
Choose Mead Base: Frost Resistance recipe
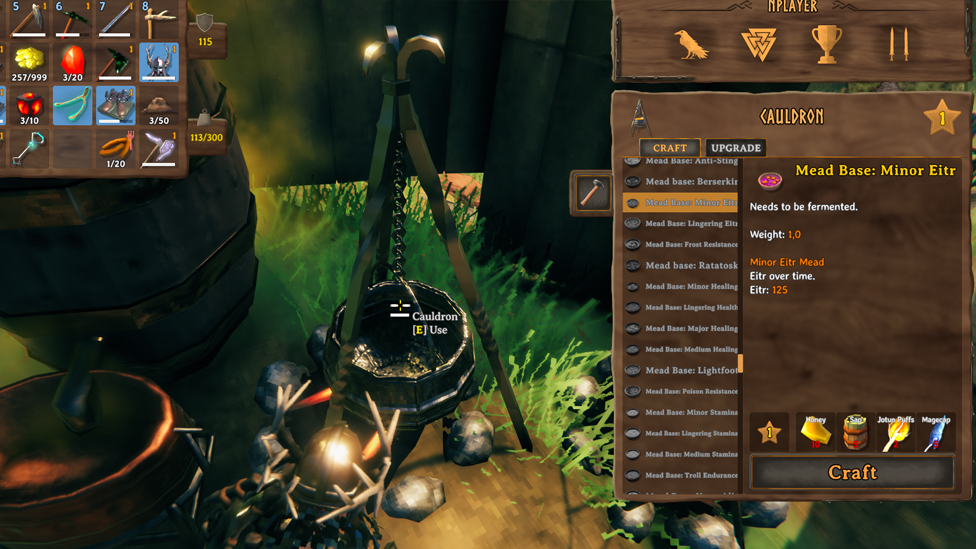point(690,245)
